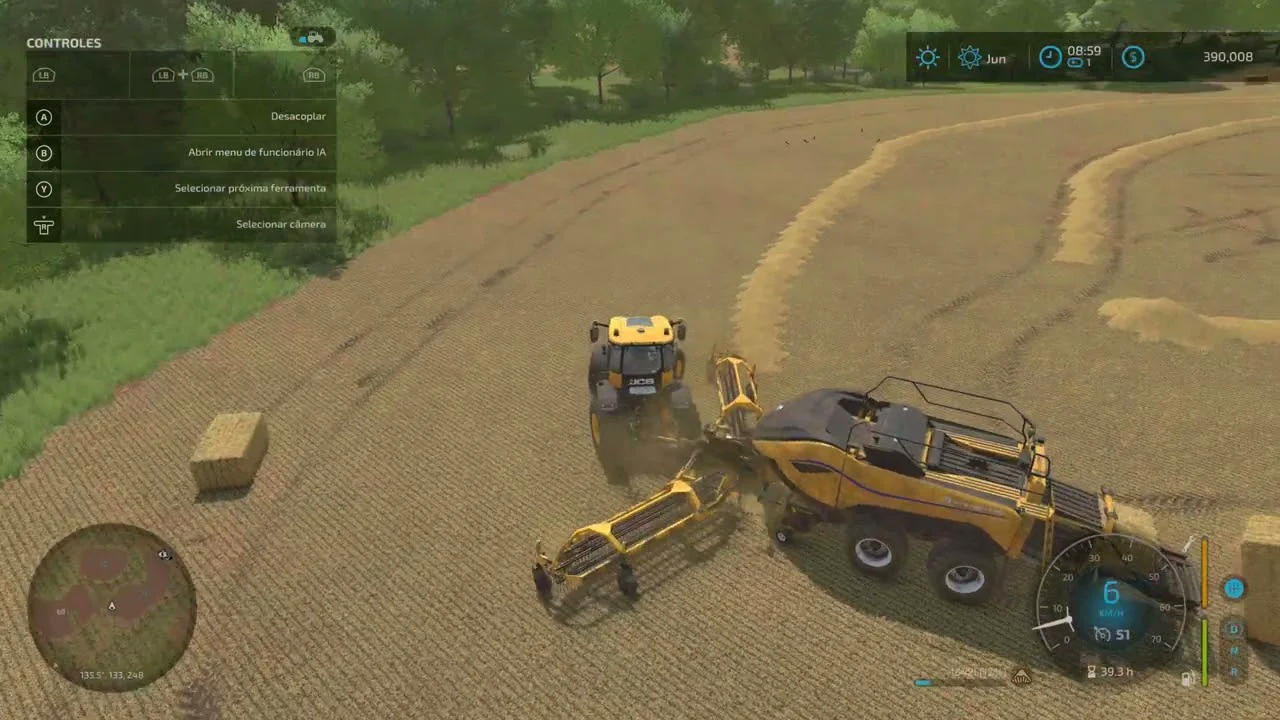Screen dimensions: 1280x720
Task: Select the D drive gear indicator
Action: 1234,629
